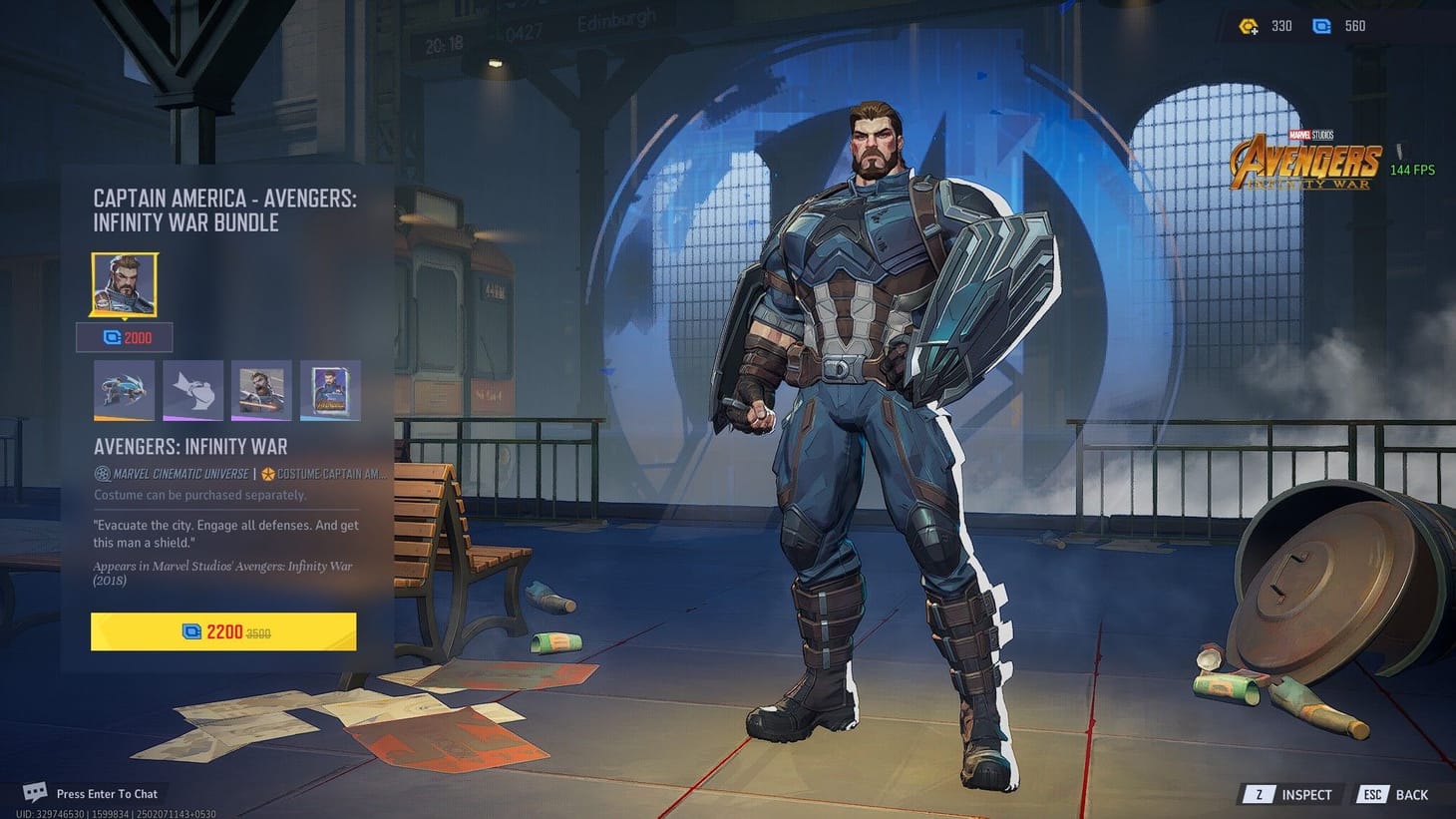
Task: Click the 2000 Units price tag under the costume
Action: 124,338
